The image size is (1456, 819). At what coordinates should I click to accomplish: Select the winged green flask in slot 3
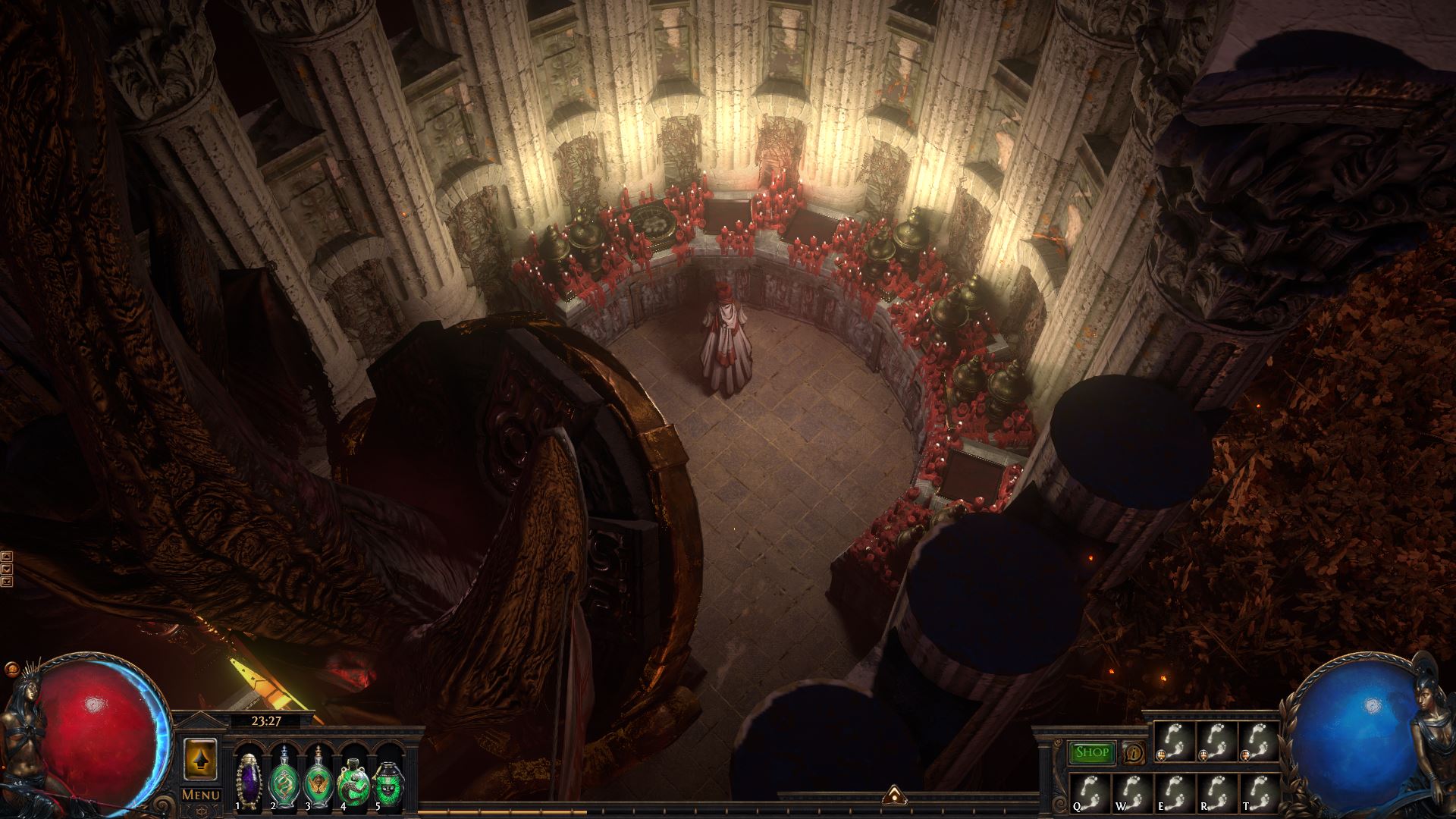coord(317,777)
